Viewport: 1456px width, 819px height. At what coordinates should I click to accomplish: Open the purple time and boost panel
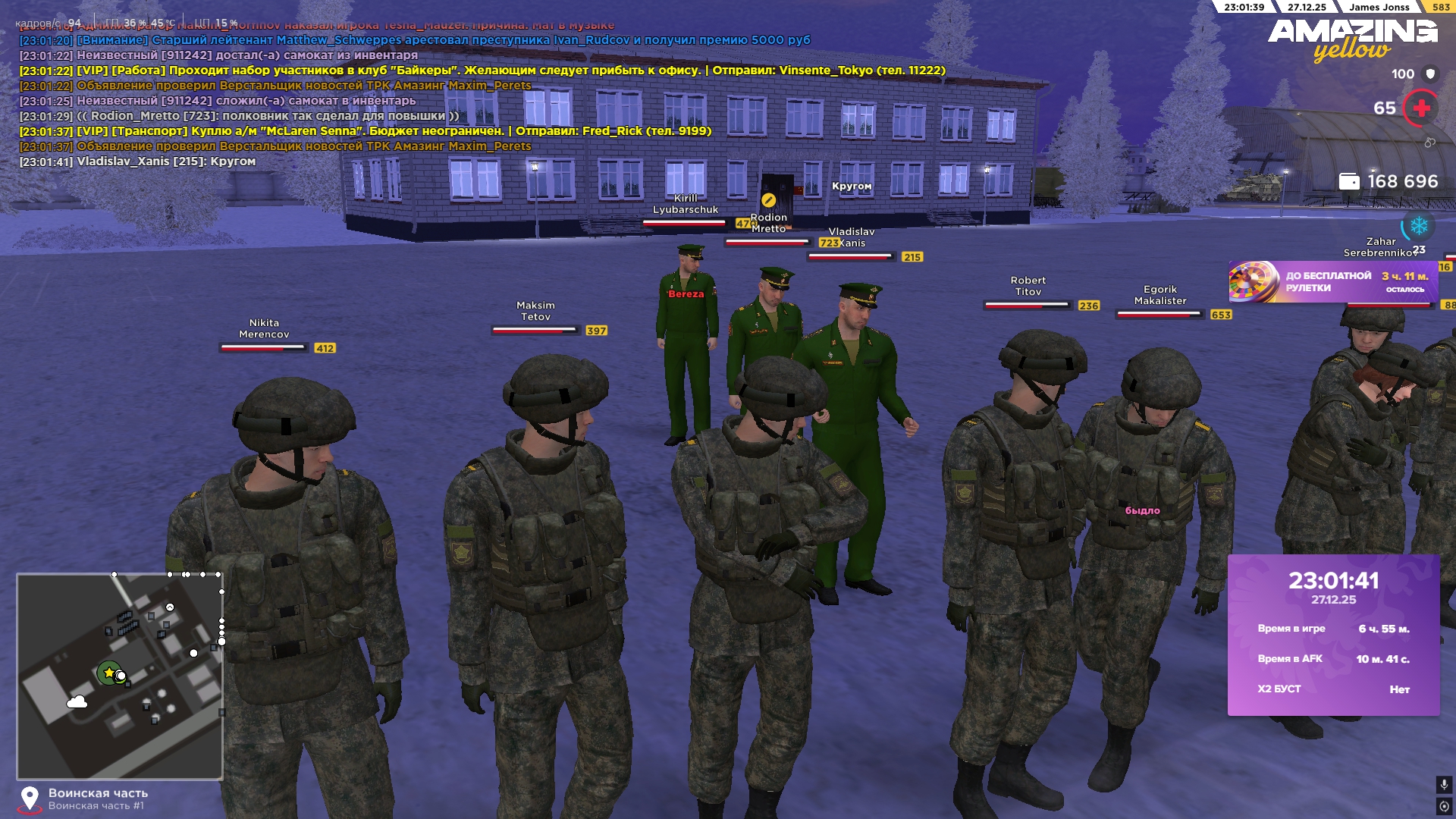[1333, 635]
